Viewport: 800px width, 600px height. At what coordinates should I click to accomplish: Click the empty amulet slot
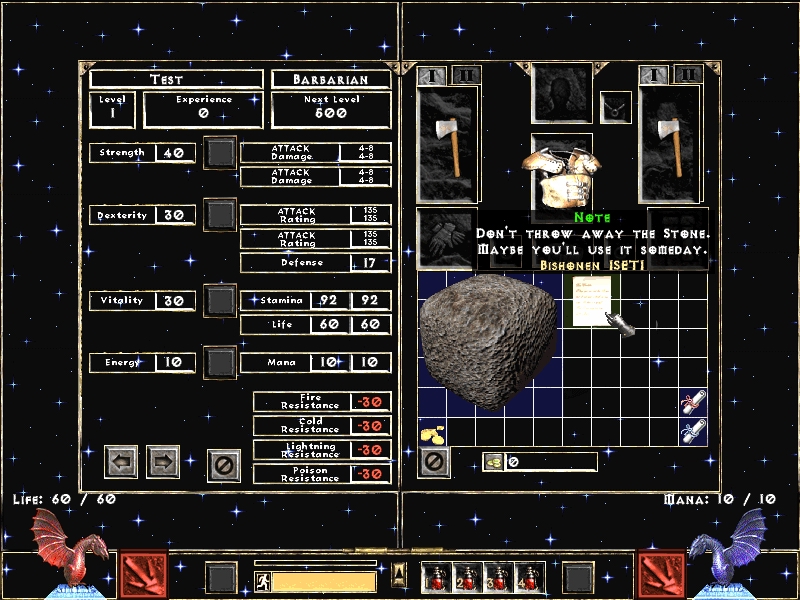615,104
